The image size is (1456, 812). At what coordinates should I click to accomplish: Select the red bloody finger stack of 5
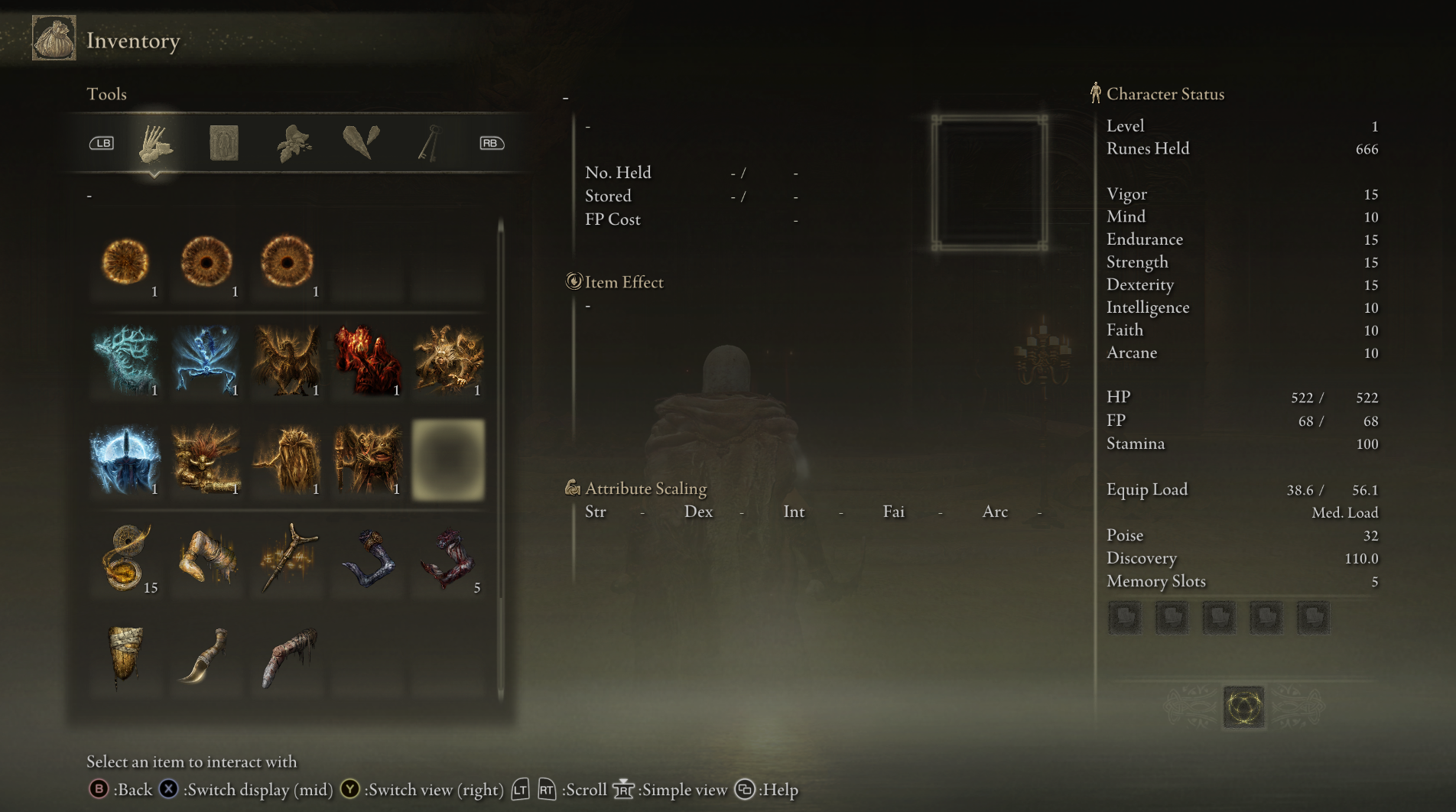tap(448, 558)
